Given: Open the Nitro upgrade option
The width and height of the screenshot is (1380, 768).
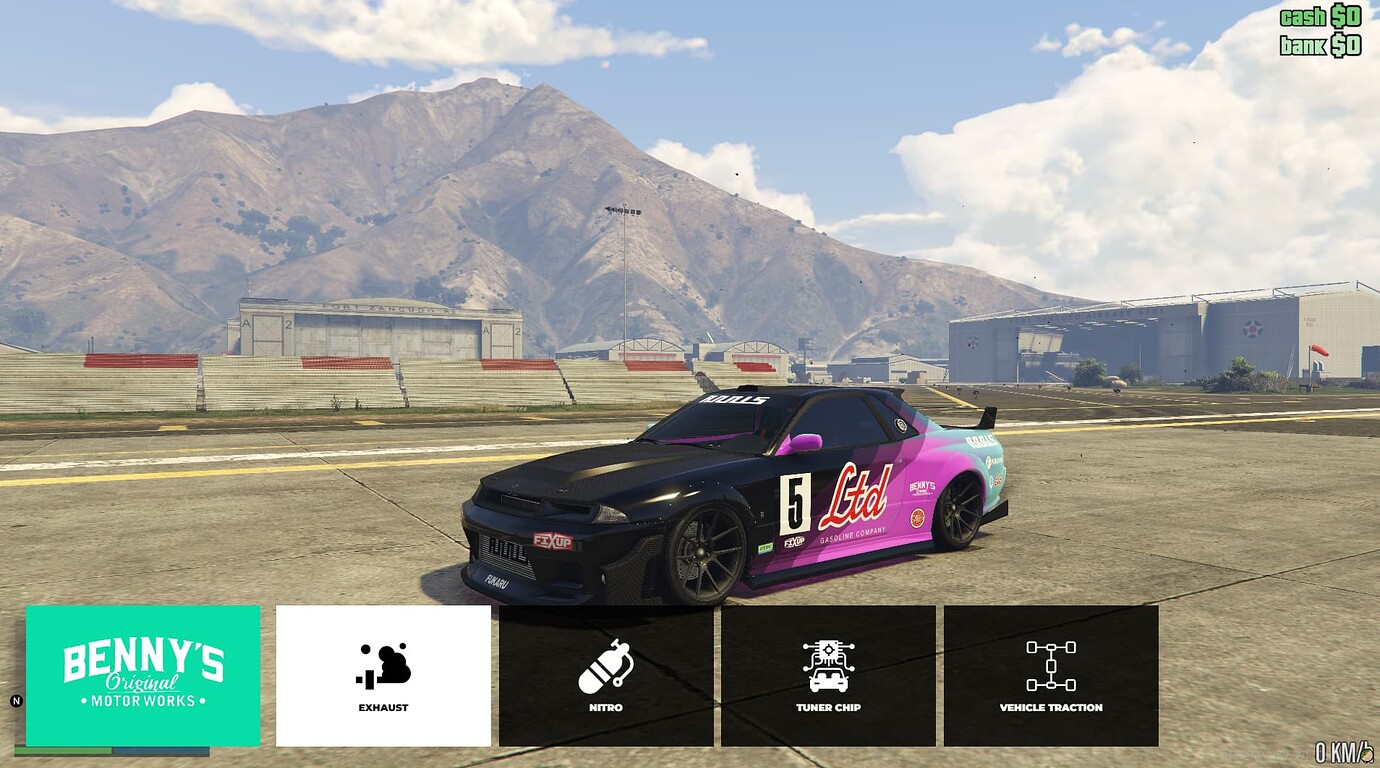Looking at the screenshot, I should pos(606,675).
